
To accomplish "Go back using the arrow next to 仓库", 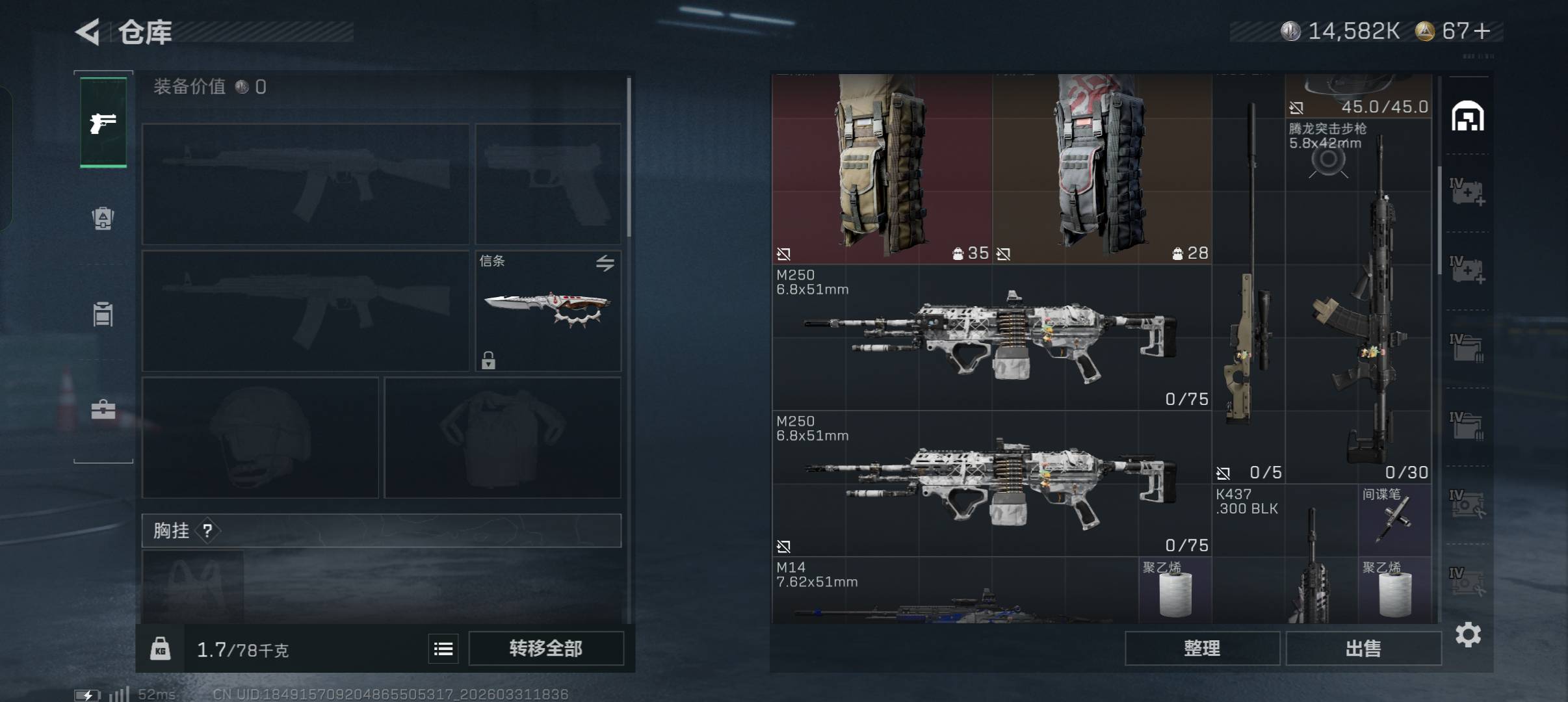I will tap(88, 32).
